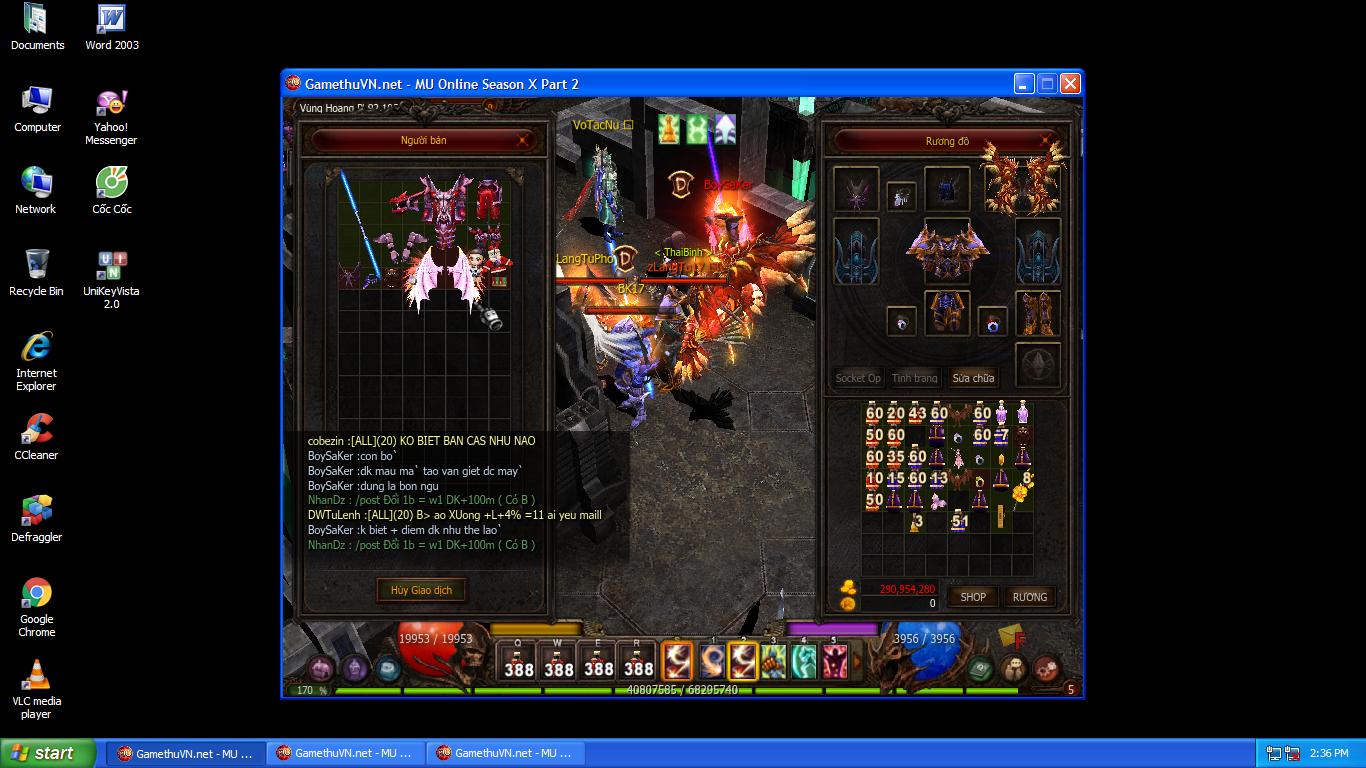Cancel the trade with Hủy Giao dịch
This screenshot has height=768, width=1366.
421,590
